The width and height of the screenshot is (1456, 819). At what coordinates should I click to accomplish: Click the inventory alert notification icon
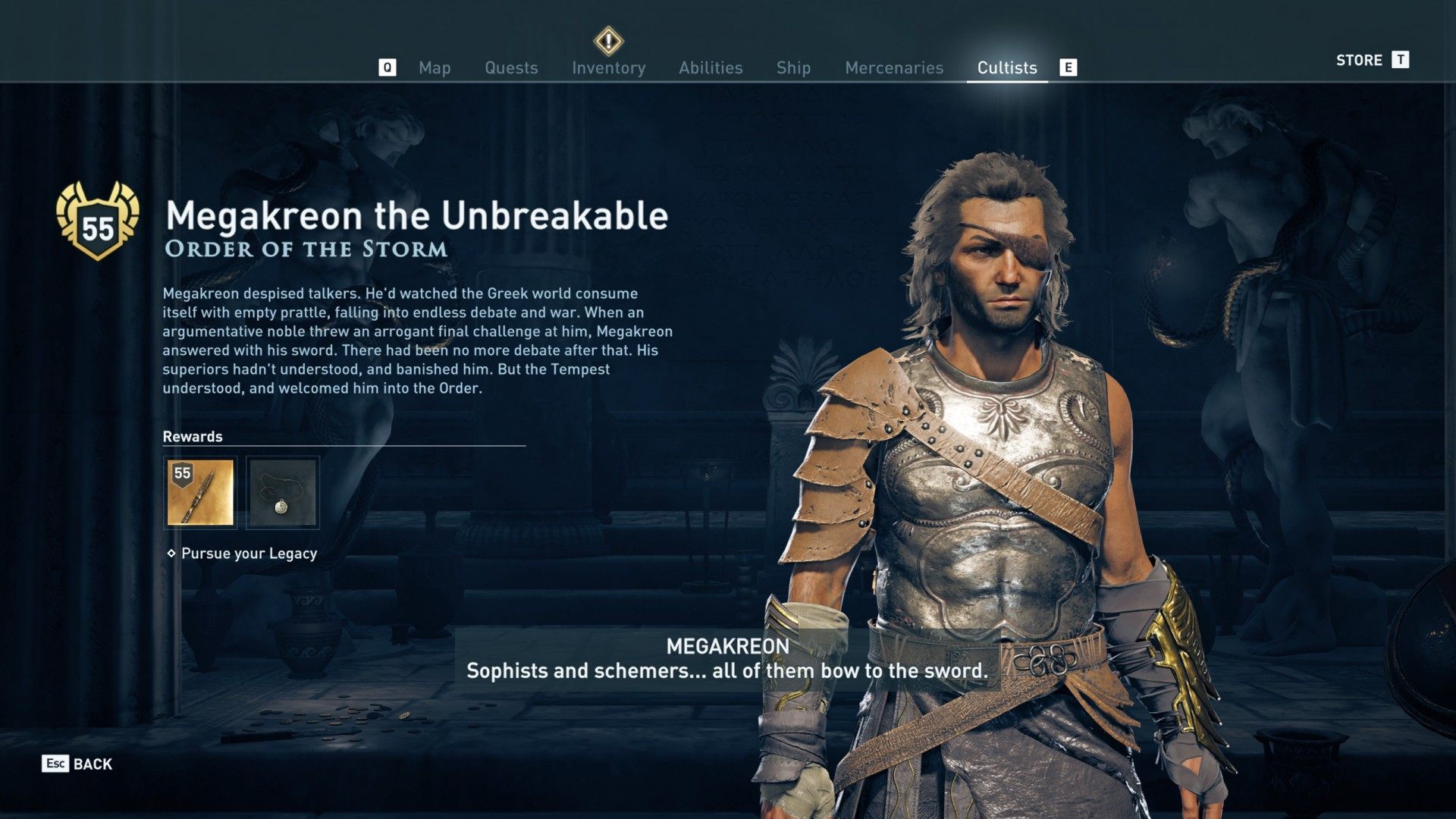tap(608, 41)
